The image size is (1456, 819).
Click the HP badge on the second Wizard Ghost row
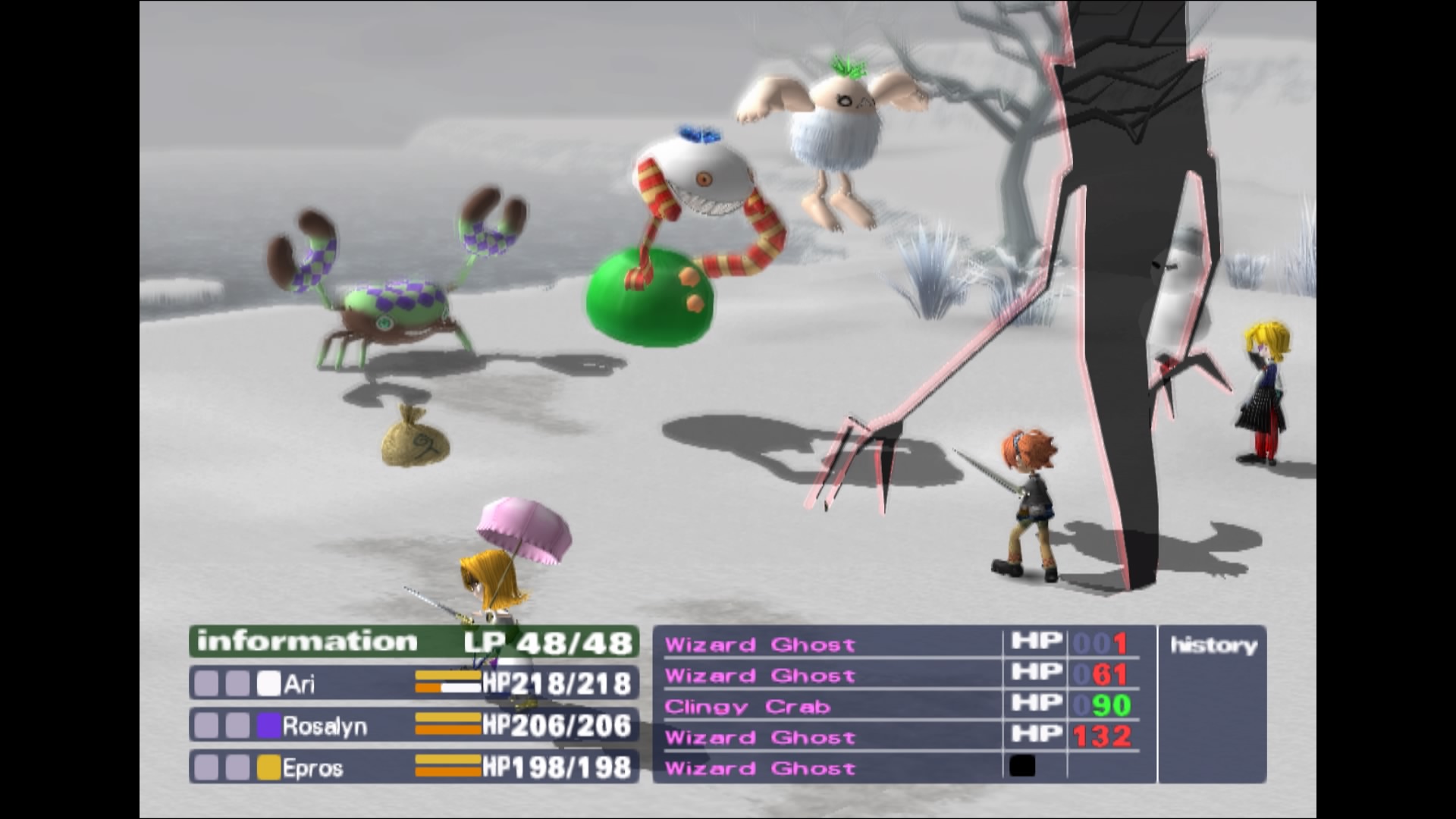click(1036, 673)
